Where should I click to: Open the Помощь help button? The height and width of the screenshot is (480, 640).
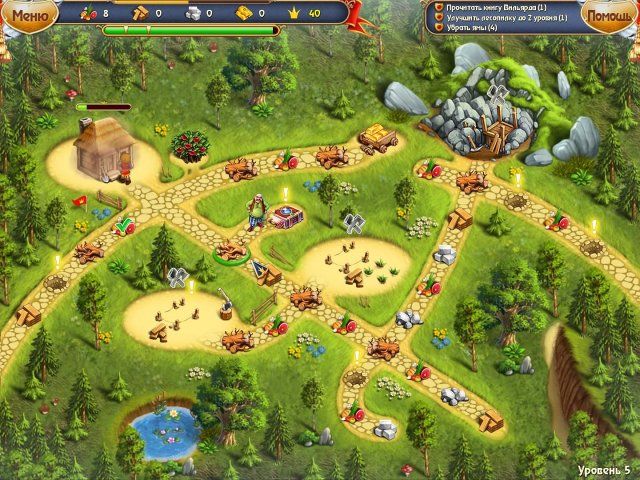click(607, 17)
